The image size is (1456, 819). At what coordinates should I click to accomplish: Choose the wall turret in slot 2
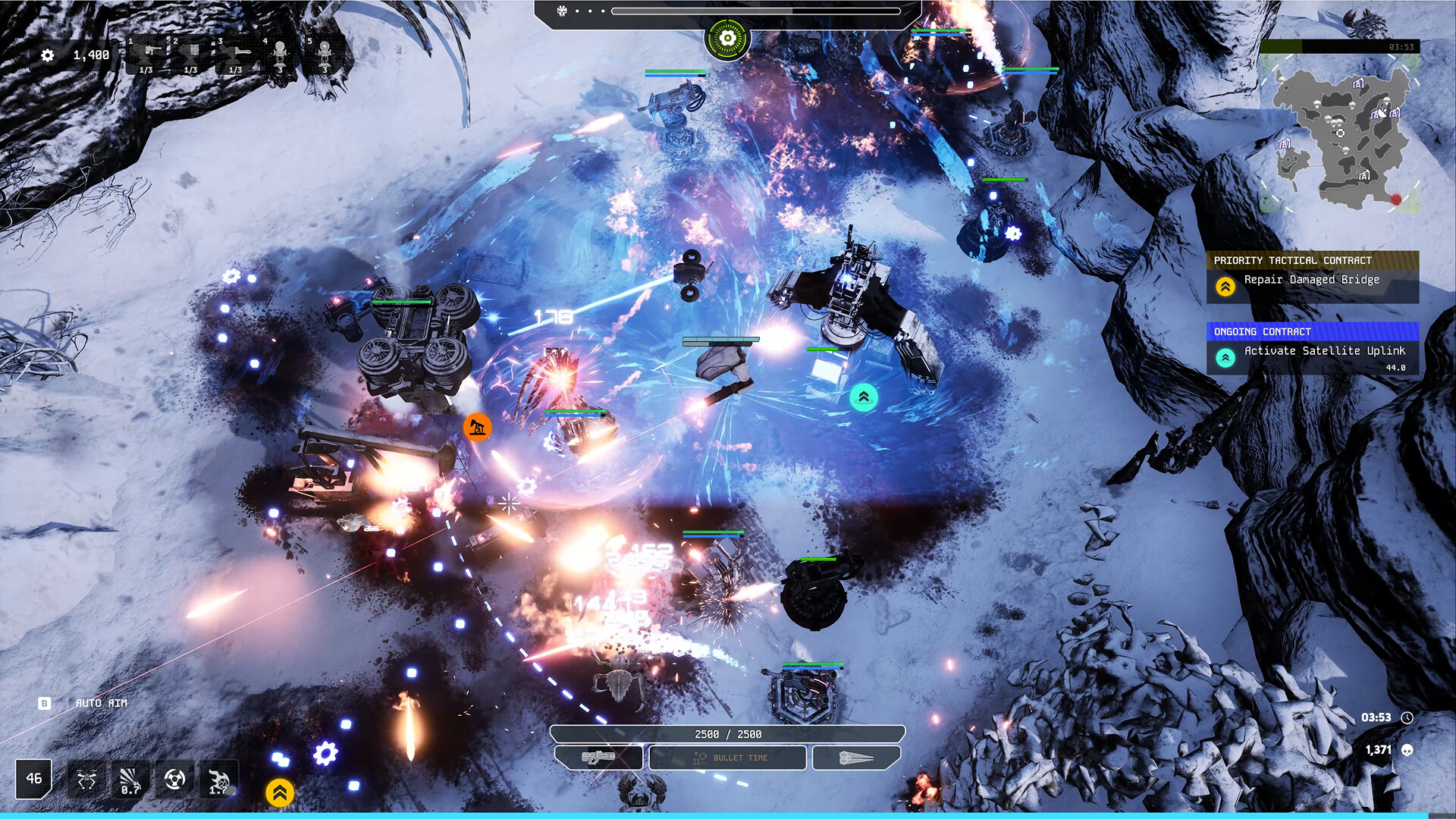tap(191, 55)
